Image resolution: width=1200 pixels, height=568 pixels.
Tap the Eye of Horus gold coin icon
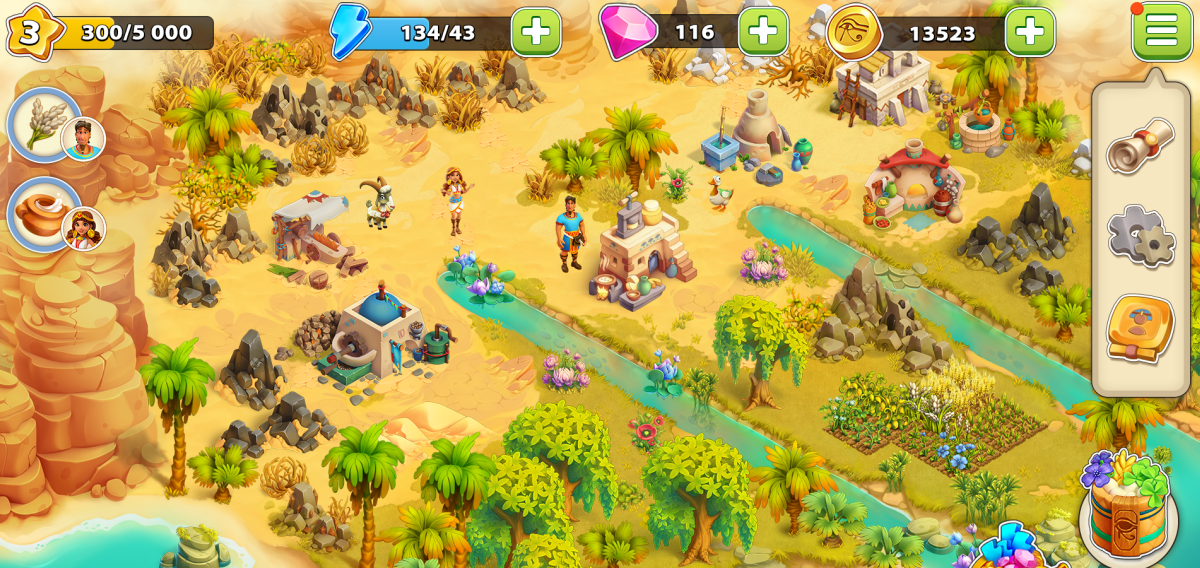[854, 32]
